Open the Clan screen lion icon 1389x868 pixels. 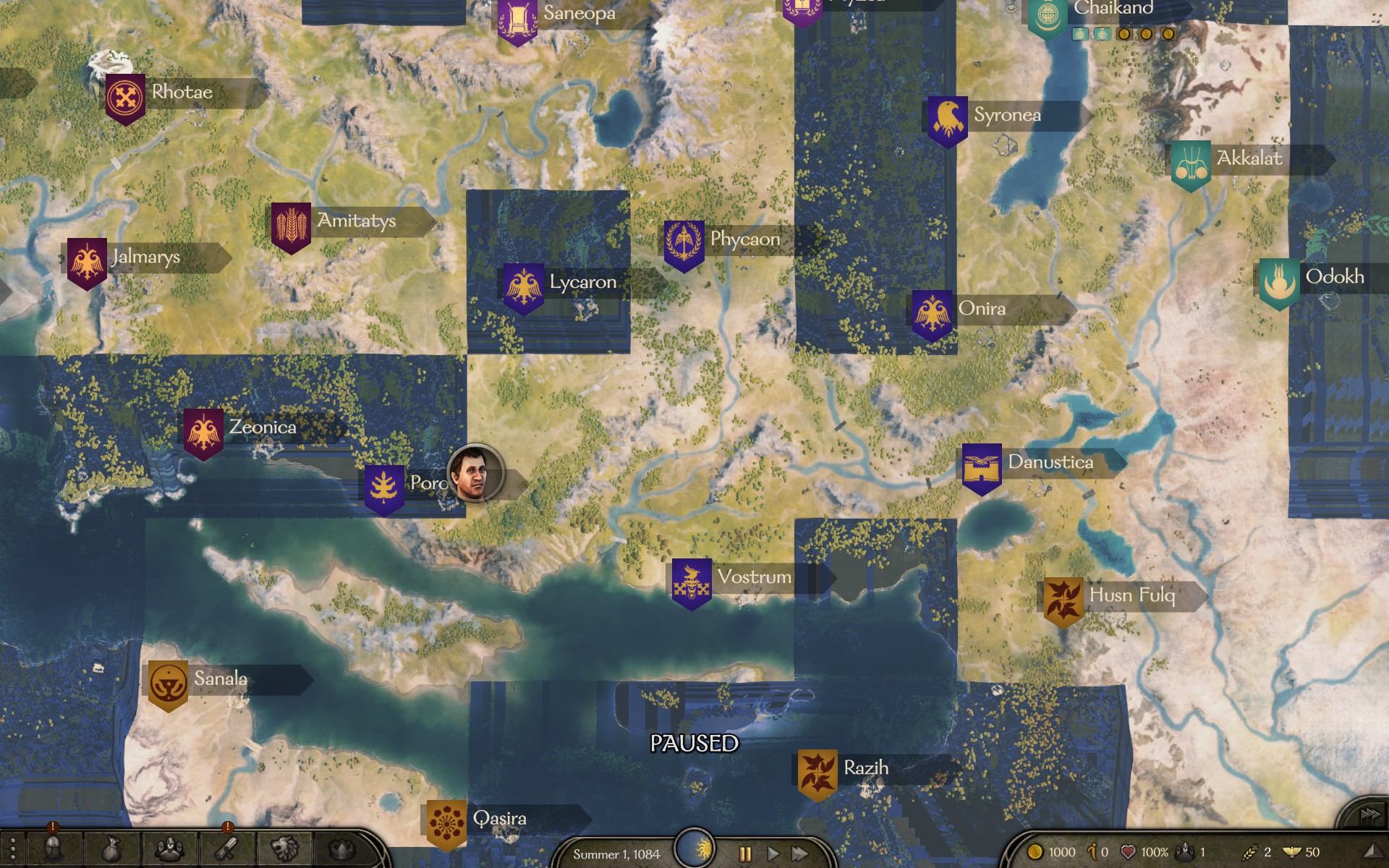[x=284, y=849]
